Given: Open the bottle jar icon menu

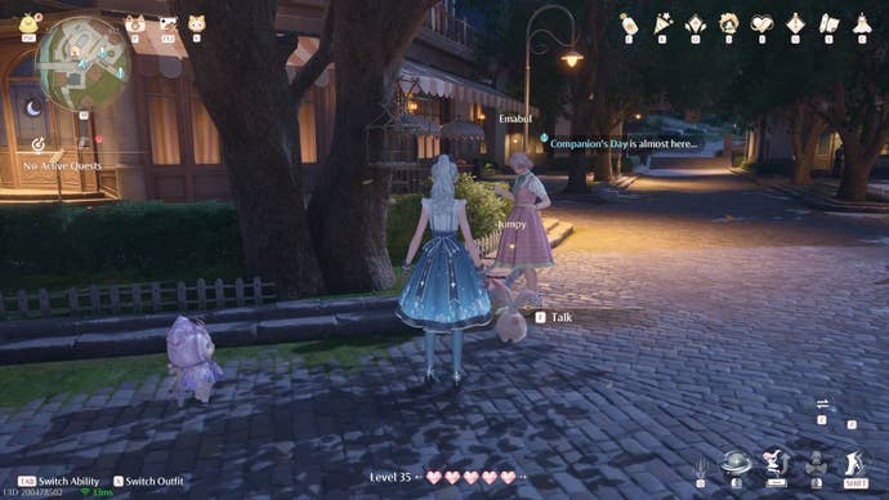Looking at the screenshot, I should [x=628, y=23].
